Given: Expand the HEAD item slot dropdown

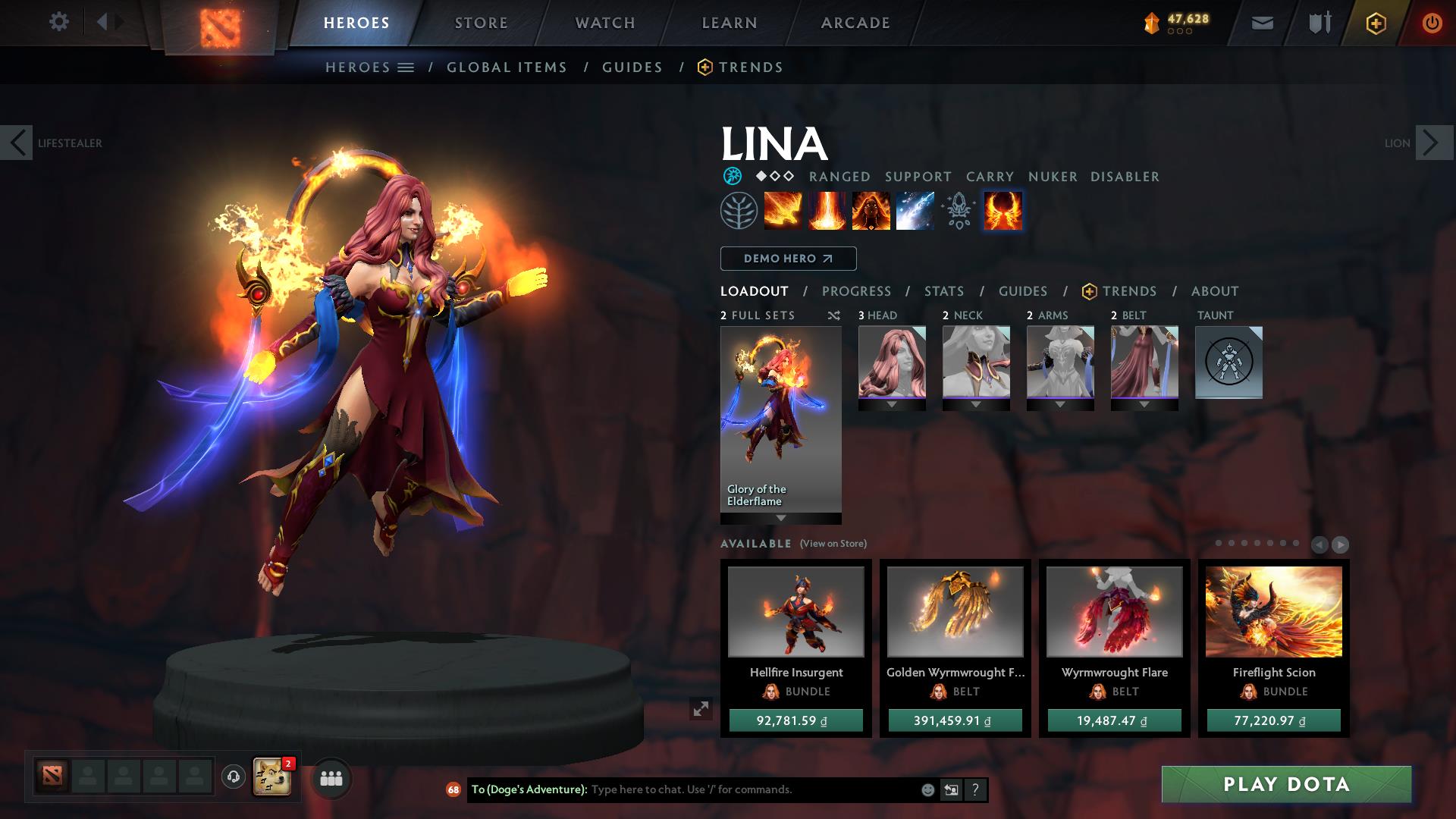Looking at the screenshot, I should (x=892, y=404).
